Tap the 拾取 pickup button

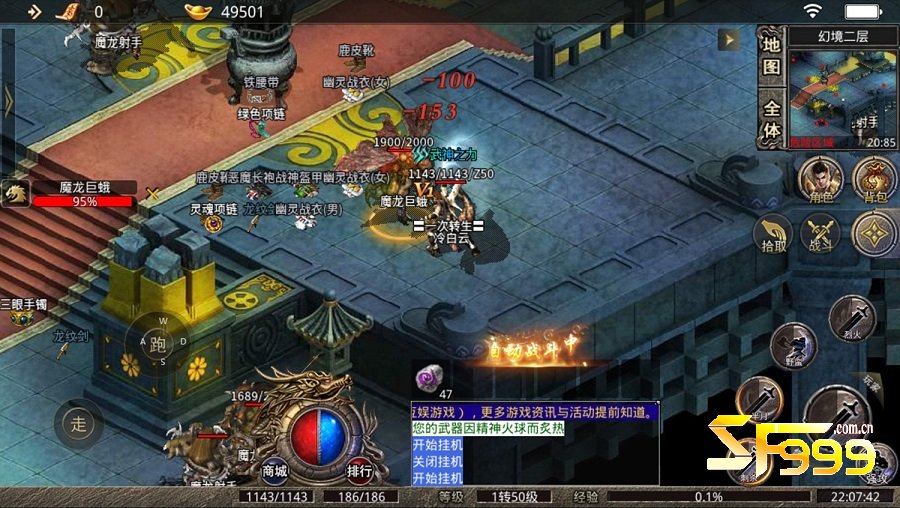774,234
